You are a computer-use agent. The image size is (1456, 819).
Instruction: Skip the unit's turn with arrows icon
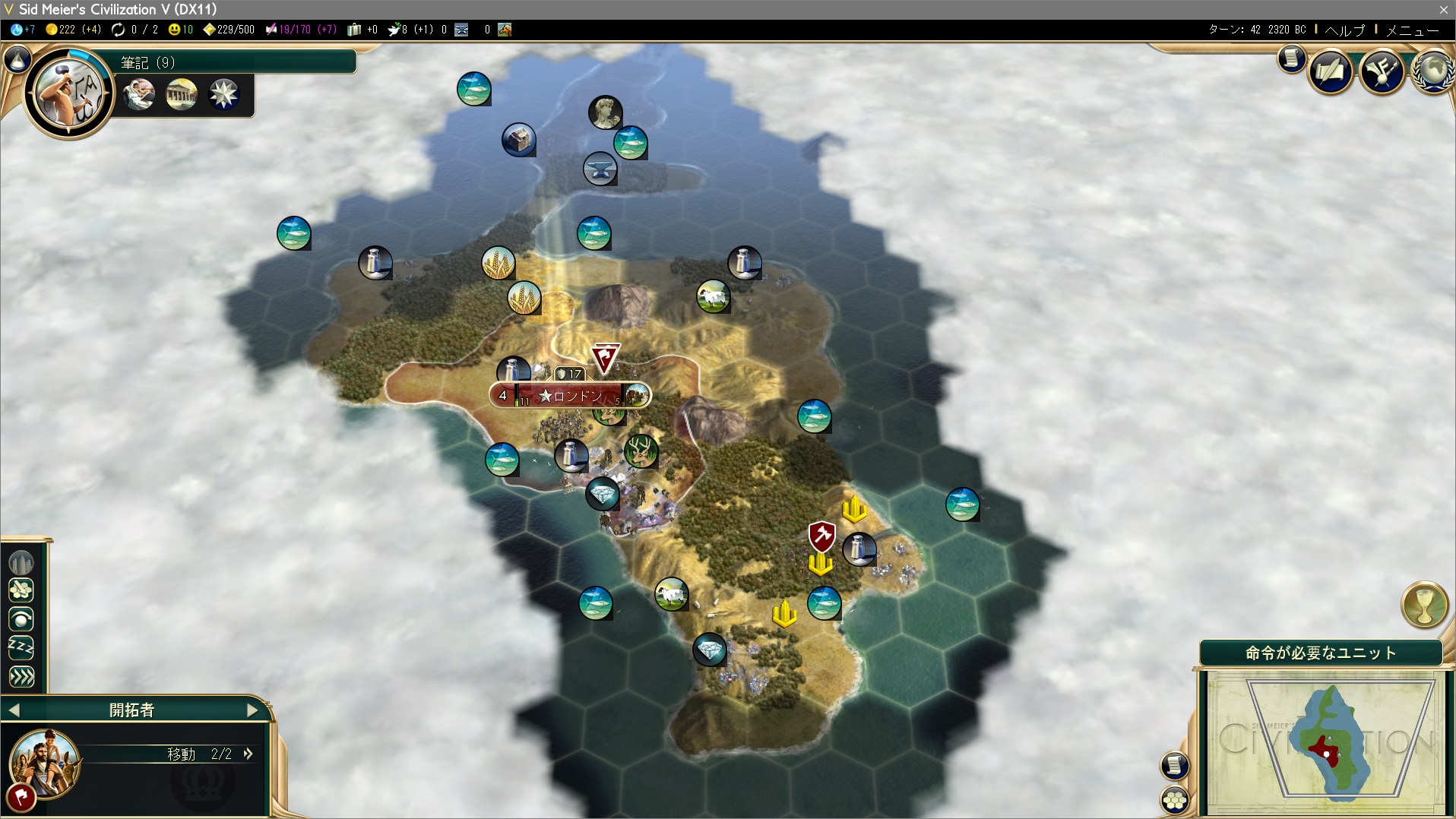tap(21, 676)
